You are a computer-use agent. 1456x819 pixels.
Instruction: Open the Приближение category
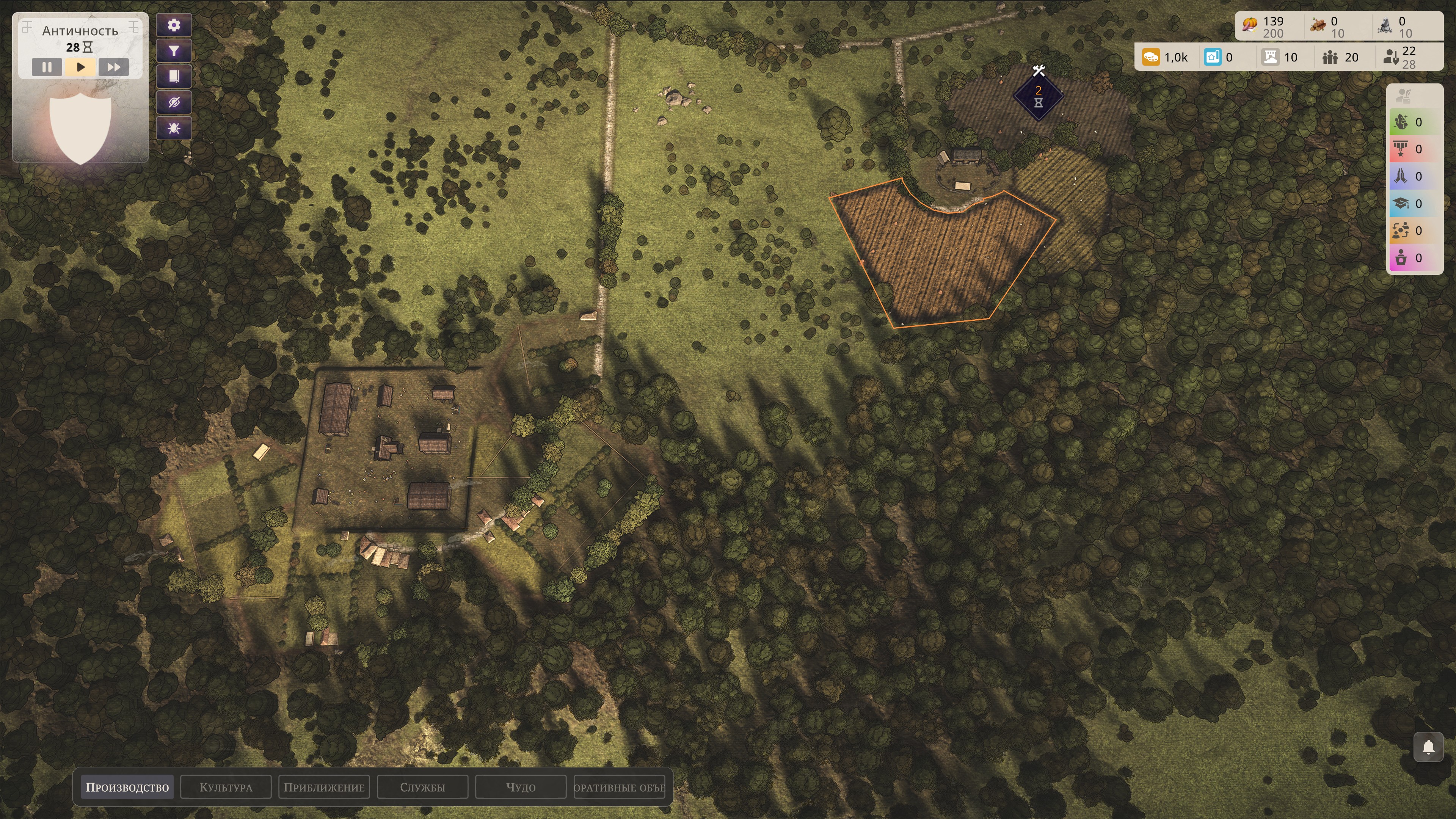pyautogui.click(x=324, y=788)
